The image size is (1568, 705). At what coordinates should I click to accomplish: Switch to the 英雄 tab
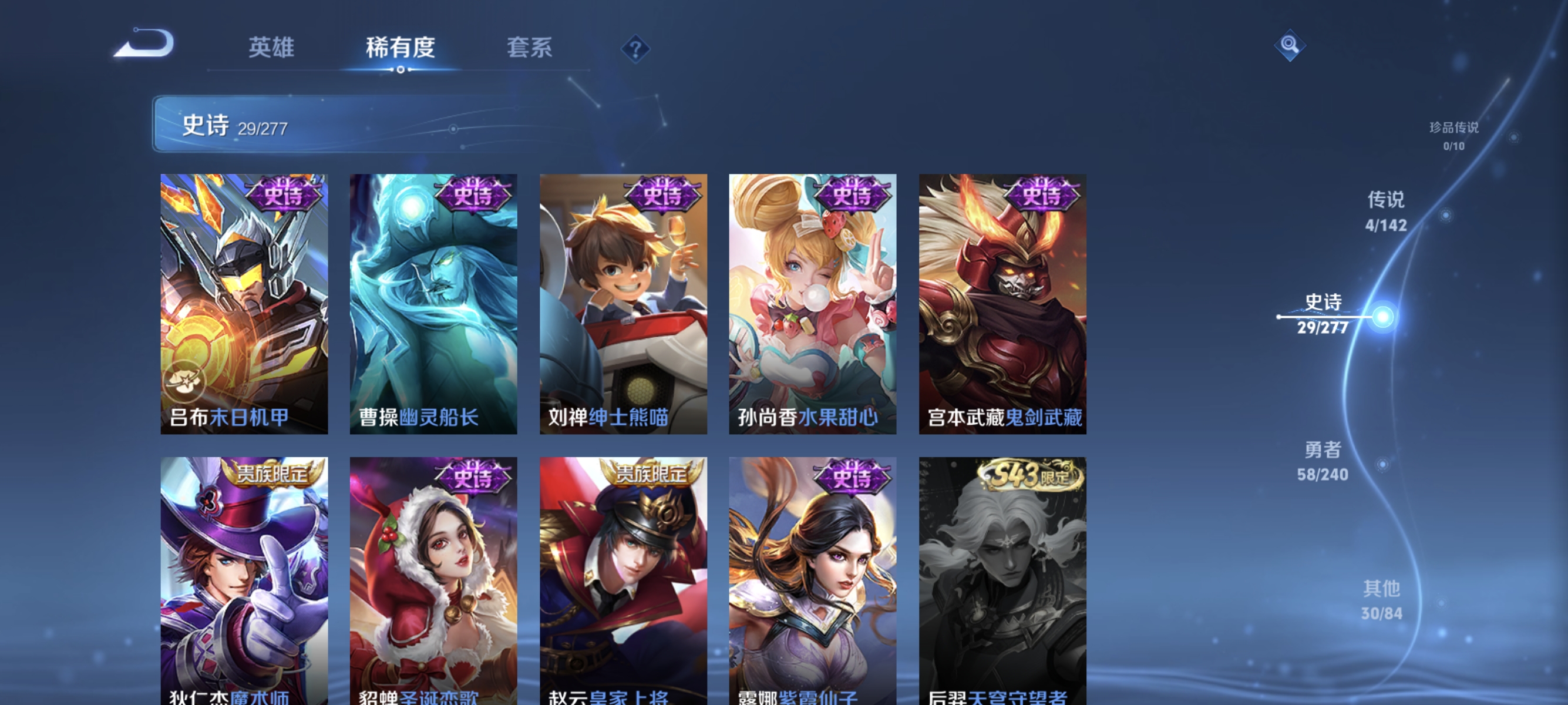(x=272, y=48)
